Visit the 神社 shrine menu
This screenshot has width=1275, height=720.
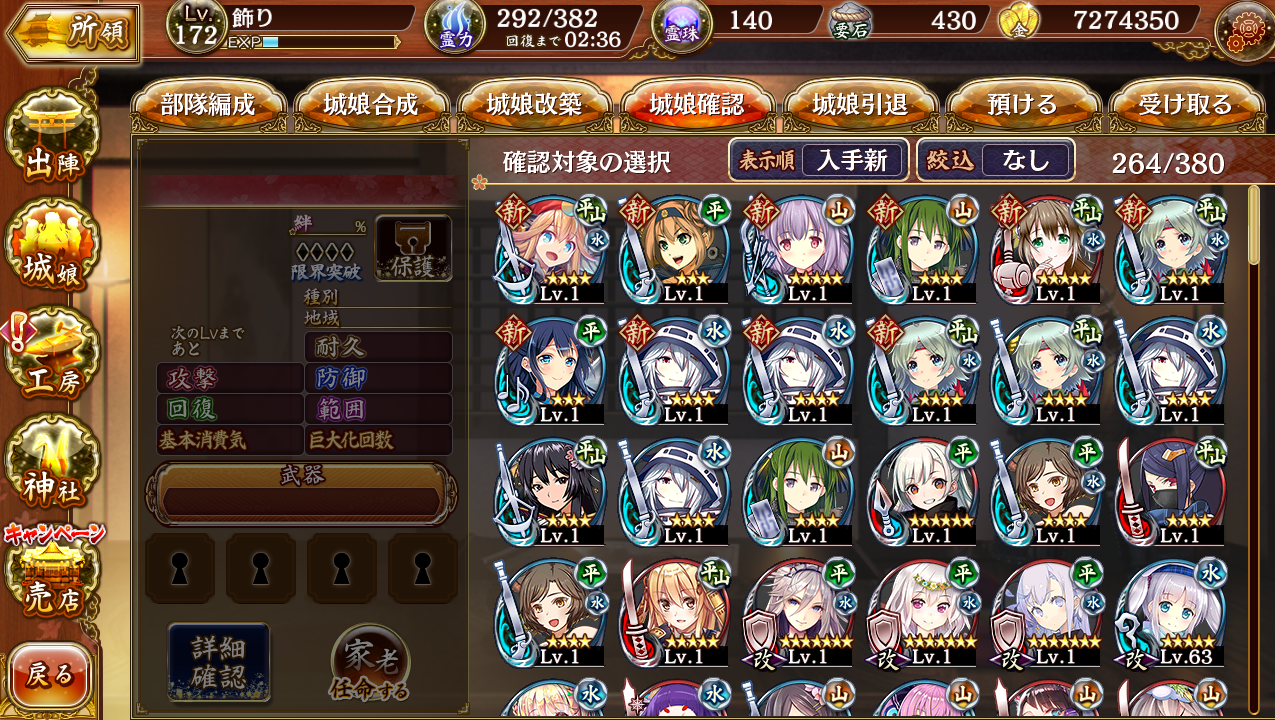52,465
